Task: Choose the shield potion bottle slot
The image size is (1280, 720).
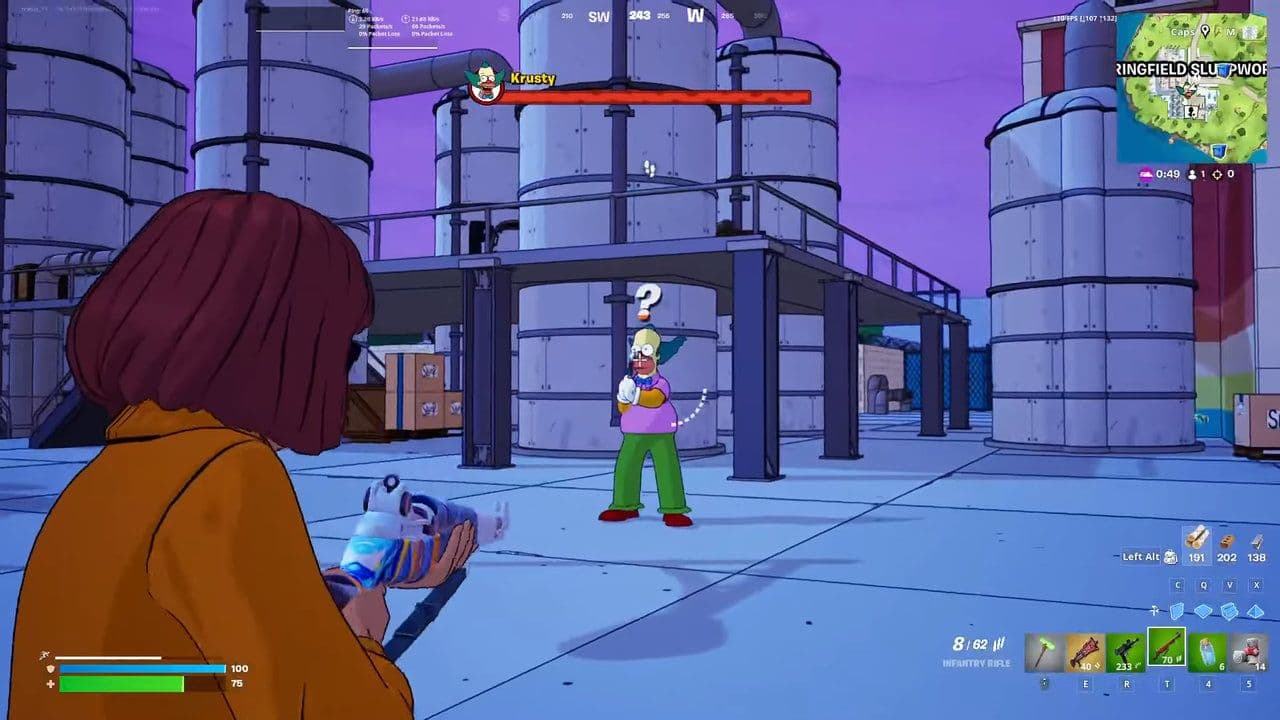Action: (1208, 652)
